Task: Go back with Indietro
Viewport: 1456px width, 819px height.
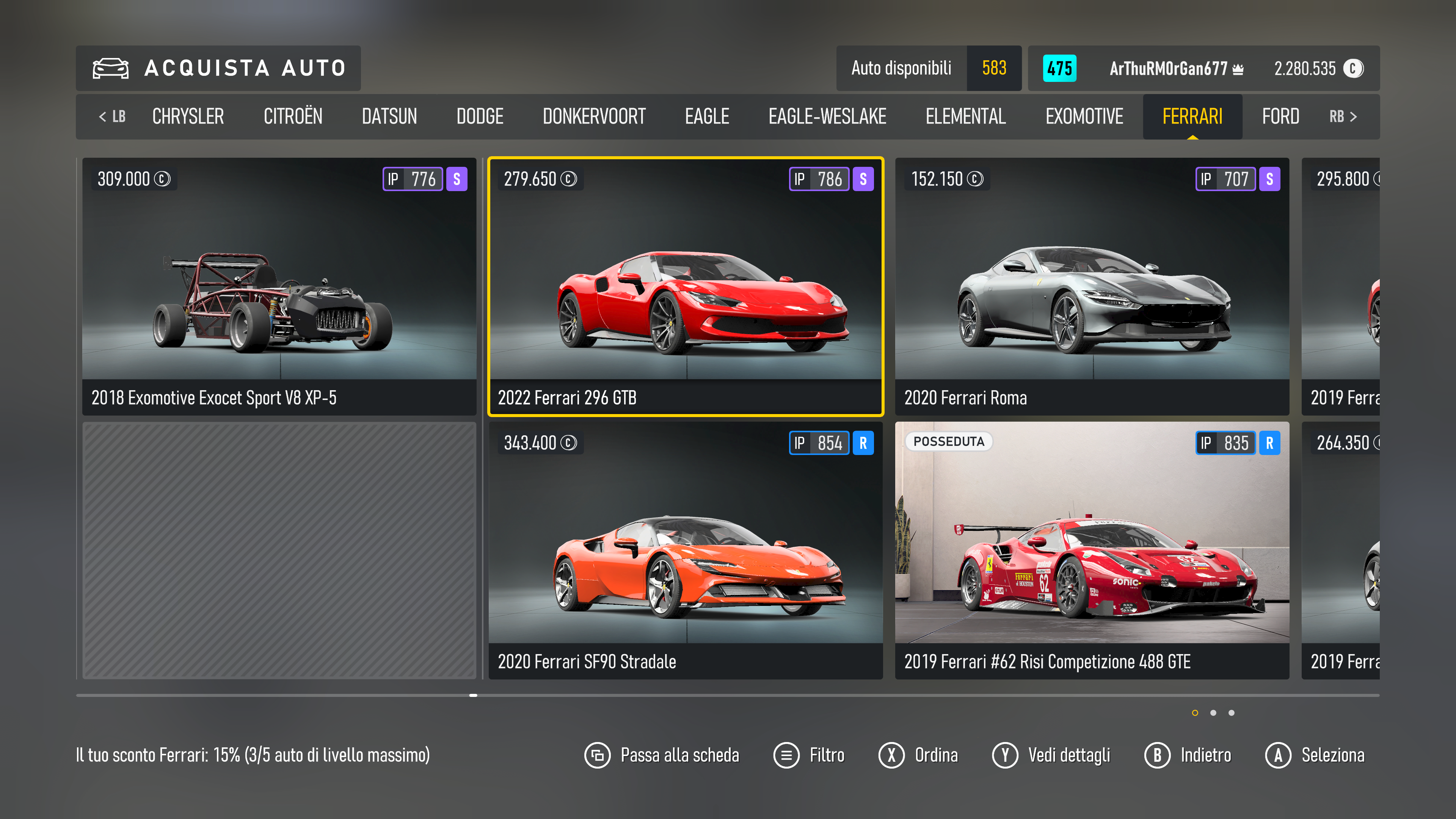Action: pos(1188,755)
